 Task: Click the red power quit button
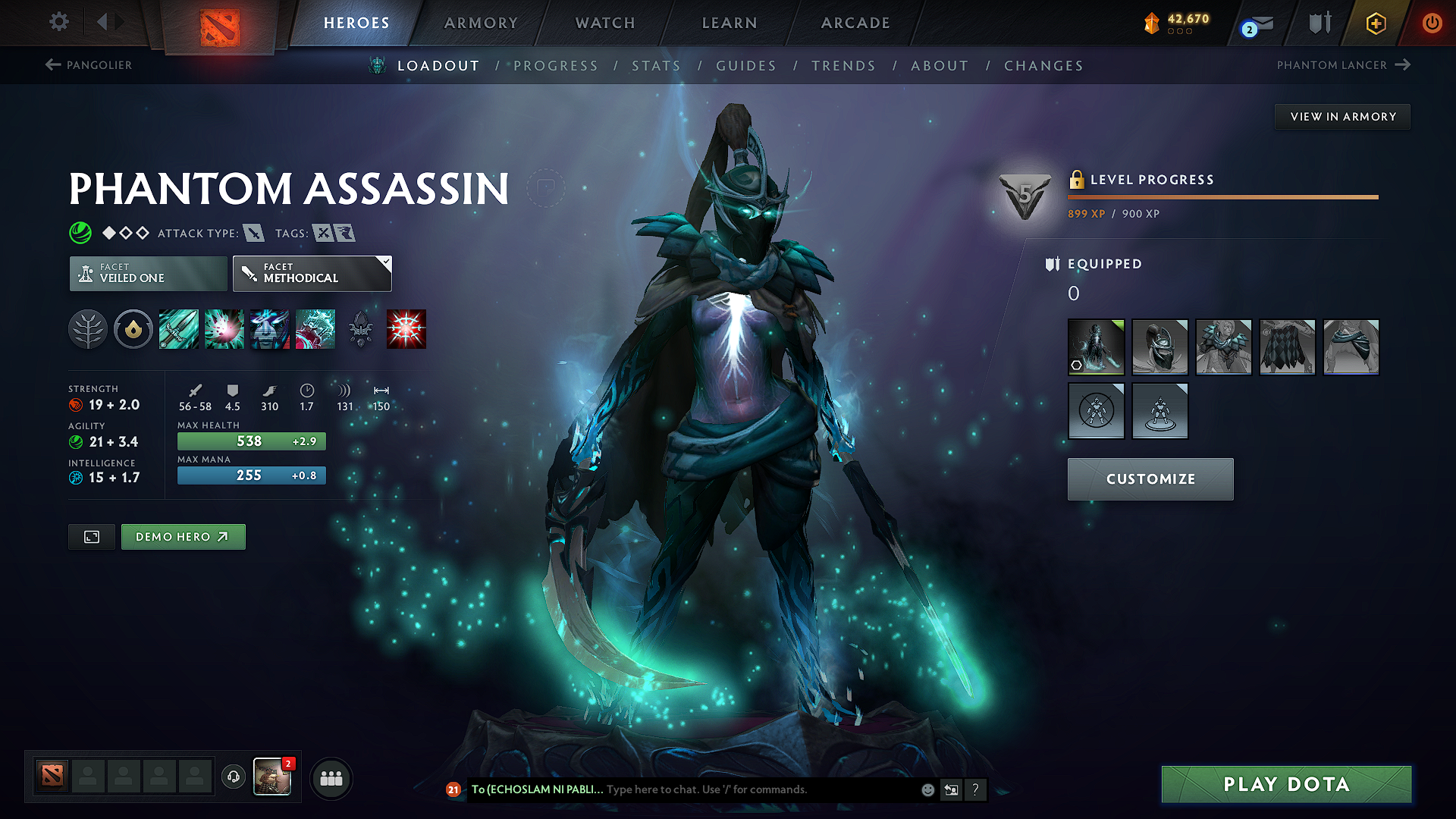(1432, 23)
